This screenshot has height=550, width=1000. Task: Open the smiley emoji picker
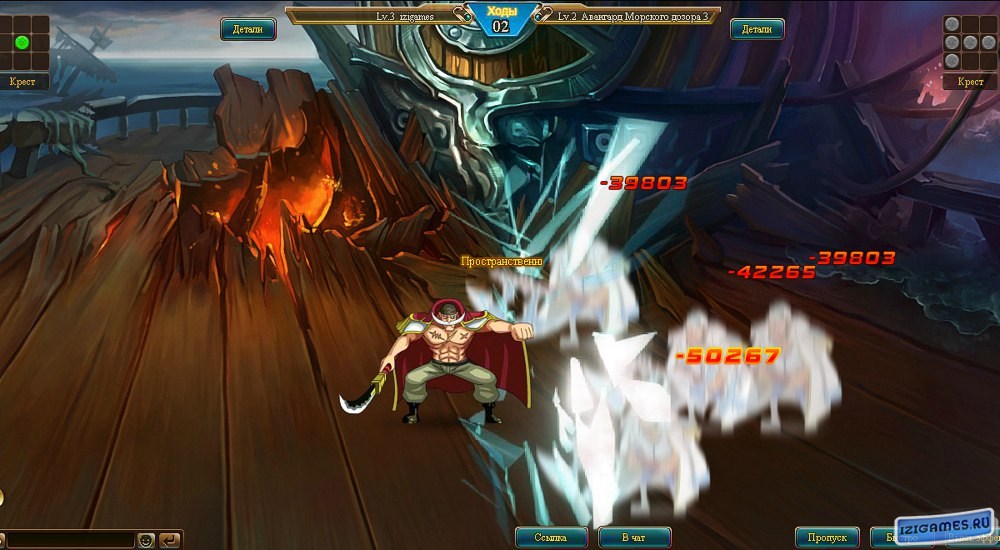click(x=146, y=540)
